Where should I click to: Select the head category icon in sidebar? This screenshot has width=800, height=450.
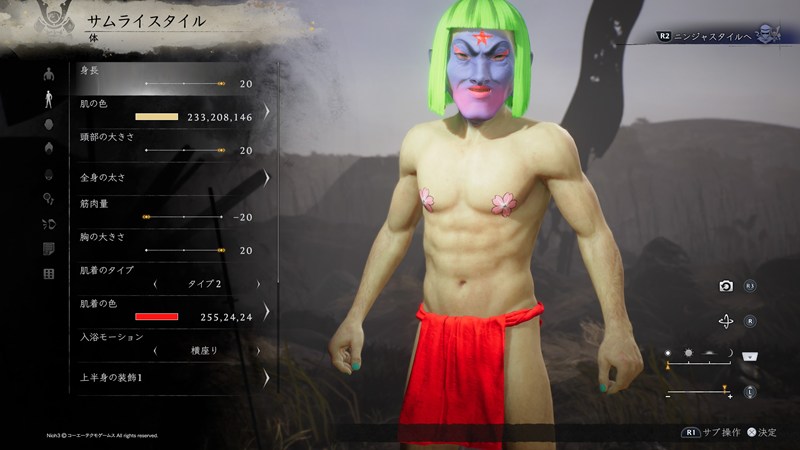coord(49,124)
